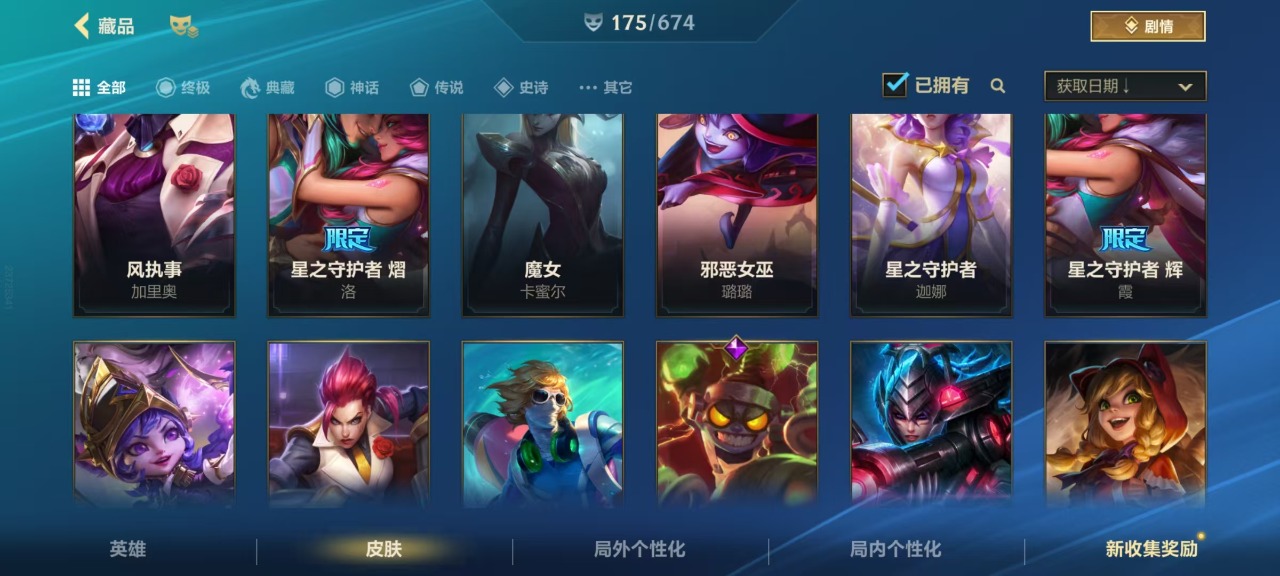The image size is (1280, 576).
Task: Filter skins by 终极 rarity
Action: coord(183,88)
